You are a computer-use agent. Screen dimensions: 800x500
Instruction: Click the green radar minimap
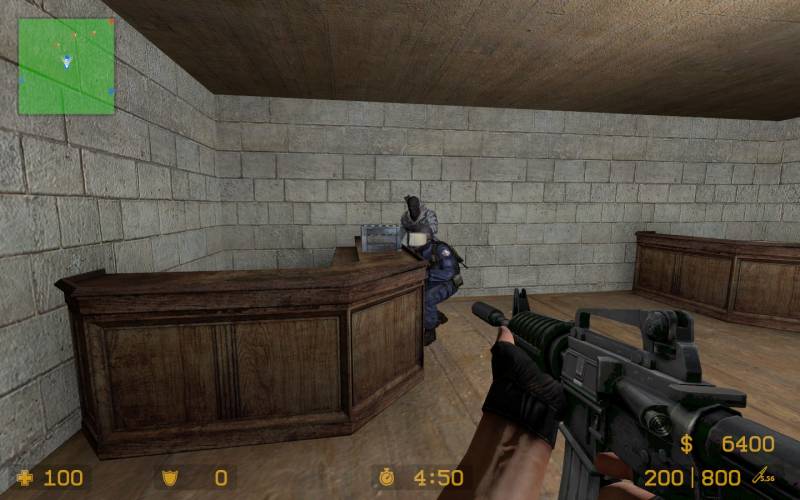pyautogui.click(x=66, y=66)
